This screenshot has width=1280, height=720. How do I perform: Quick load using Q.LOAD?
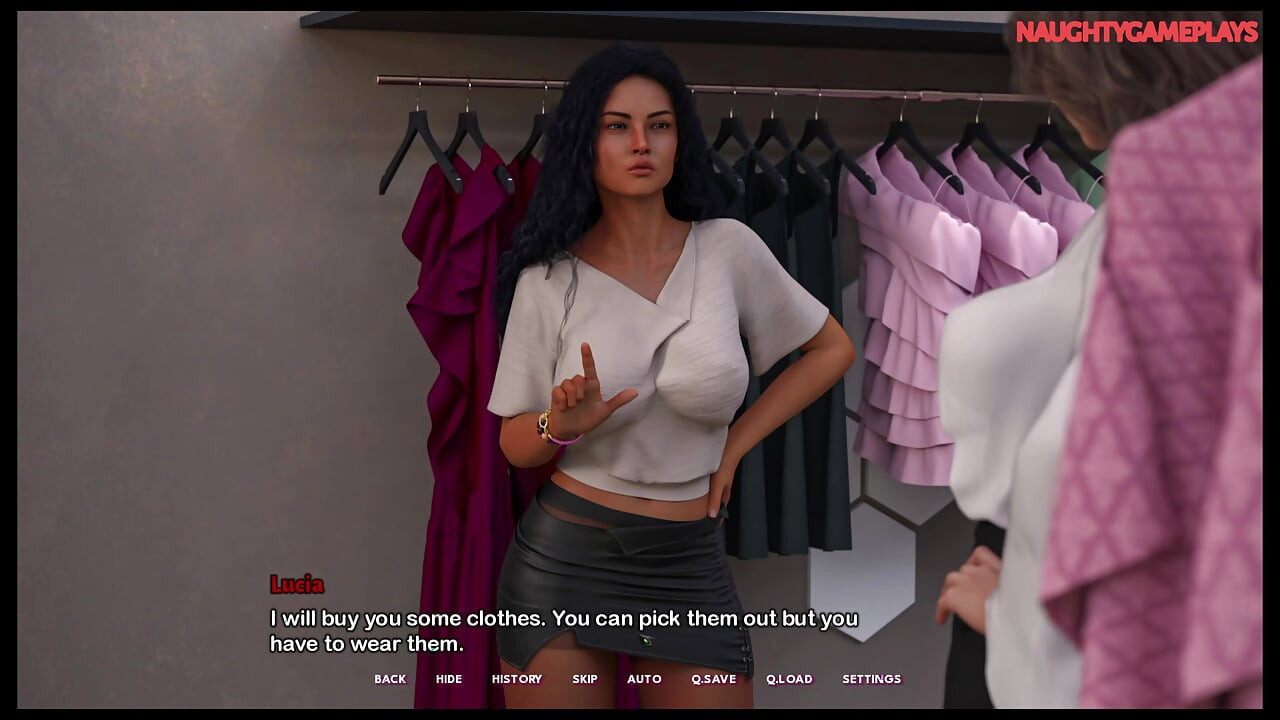[789, 679]
